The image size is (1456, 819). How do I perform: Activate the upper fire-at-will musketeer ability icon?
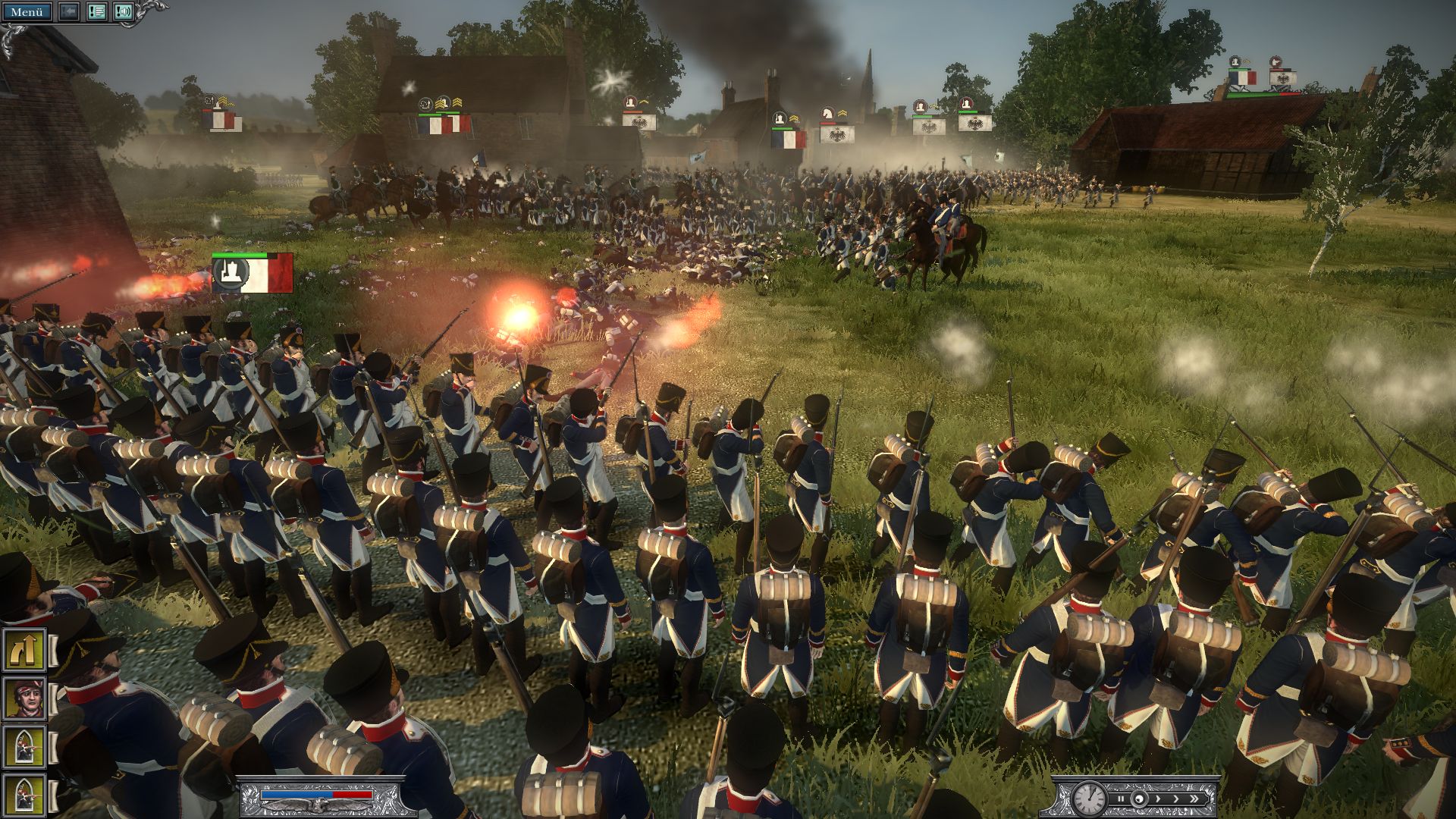pyautogui.click(x=25, y=746)
